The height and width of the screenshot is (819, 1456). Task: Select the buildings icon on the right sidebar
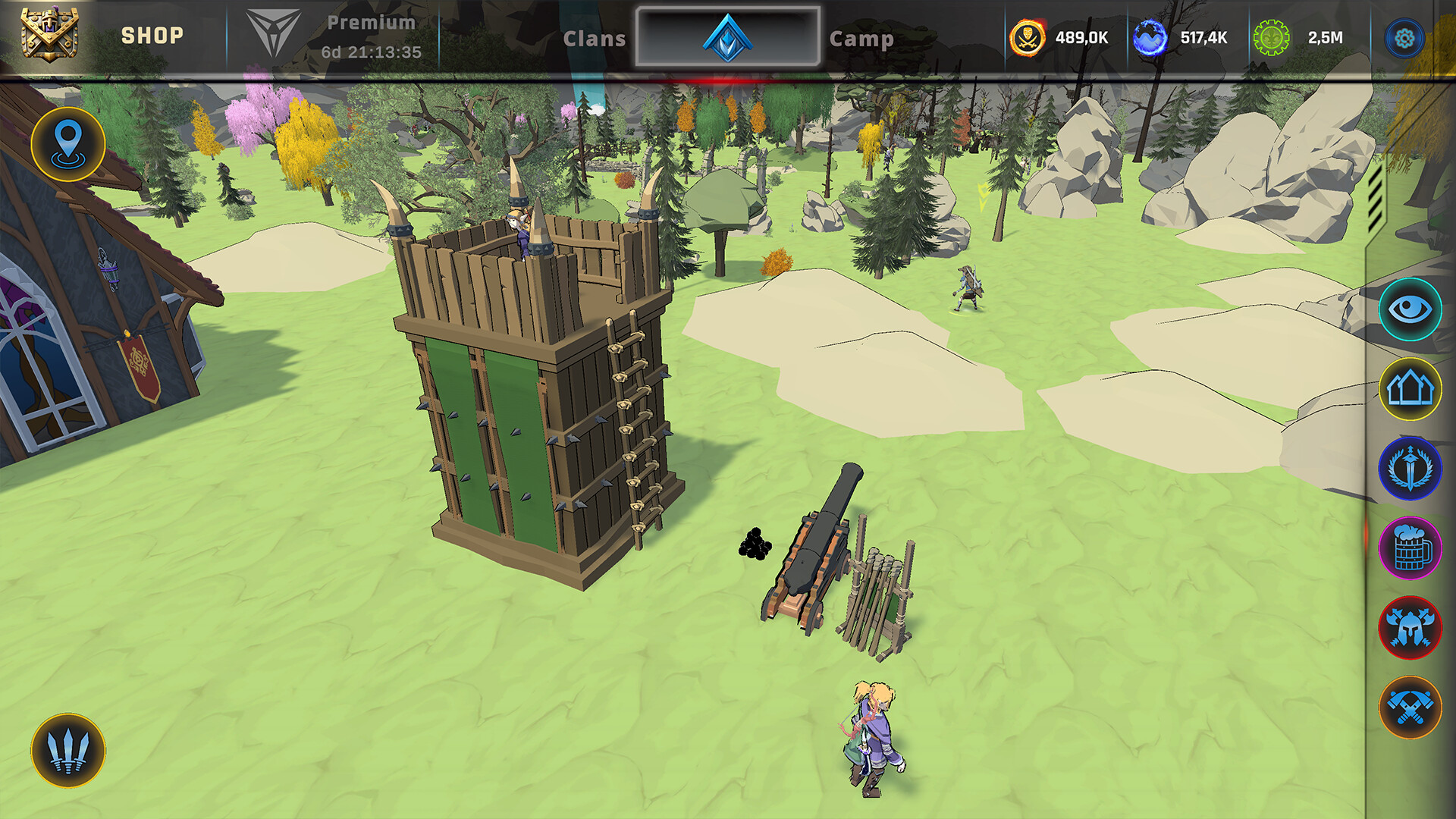click(1412, 388)
